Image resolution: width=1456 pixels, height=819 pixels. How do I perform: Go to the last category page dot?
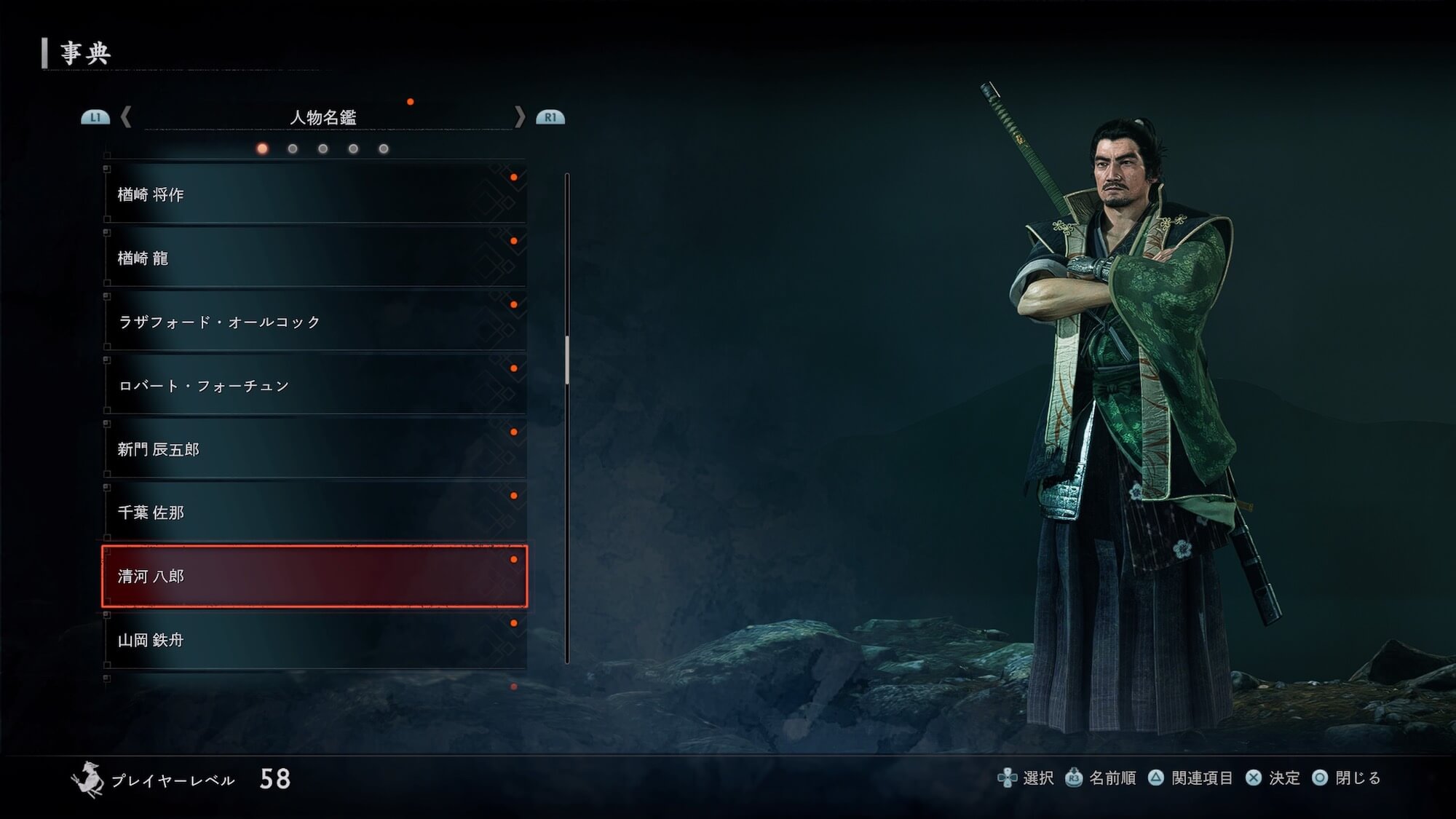tap(384, 149)
